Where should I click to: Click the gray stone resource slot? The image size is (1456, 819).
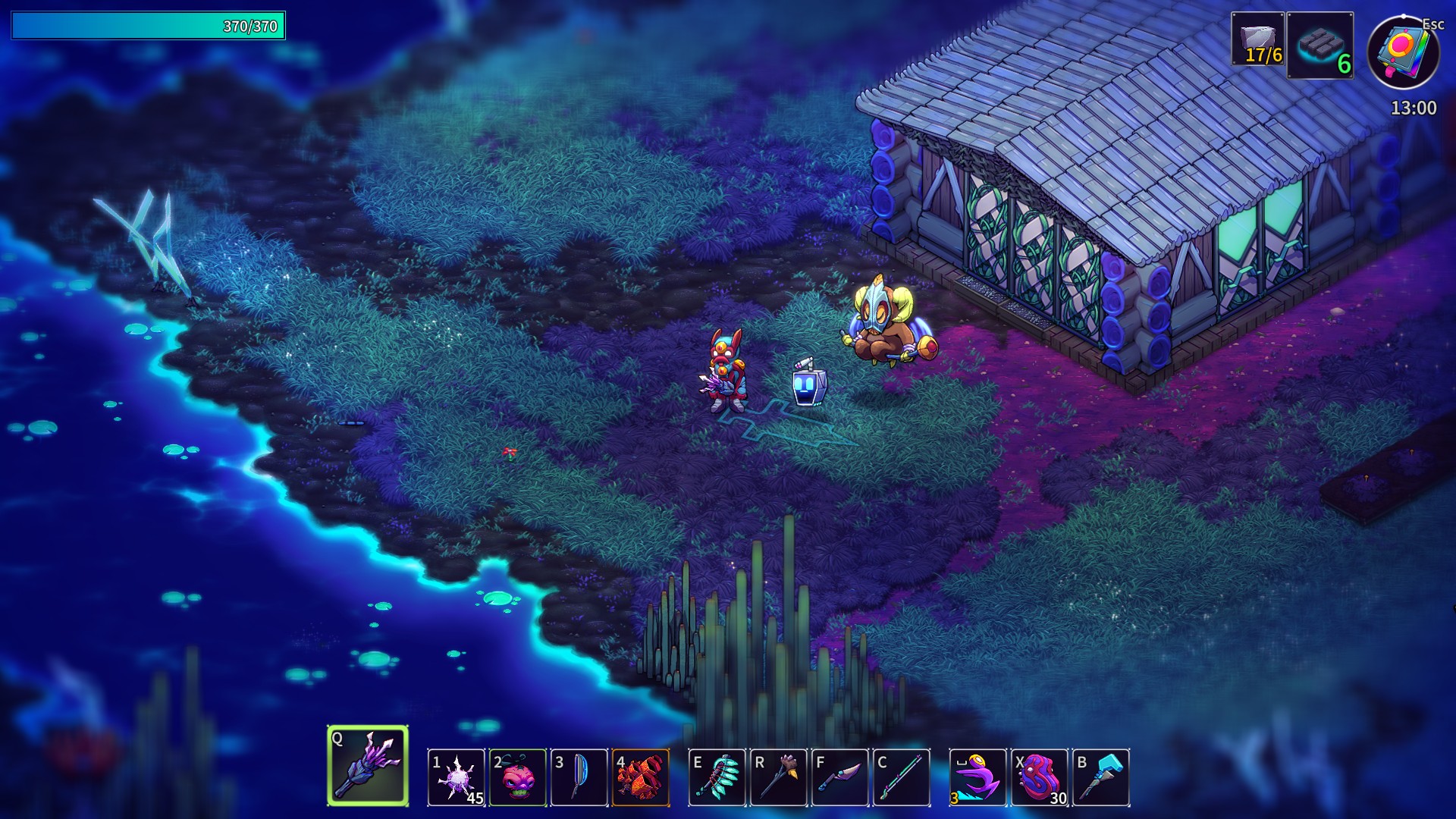[x=1258, y=39]
